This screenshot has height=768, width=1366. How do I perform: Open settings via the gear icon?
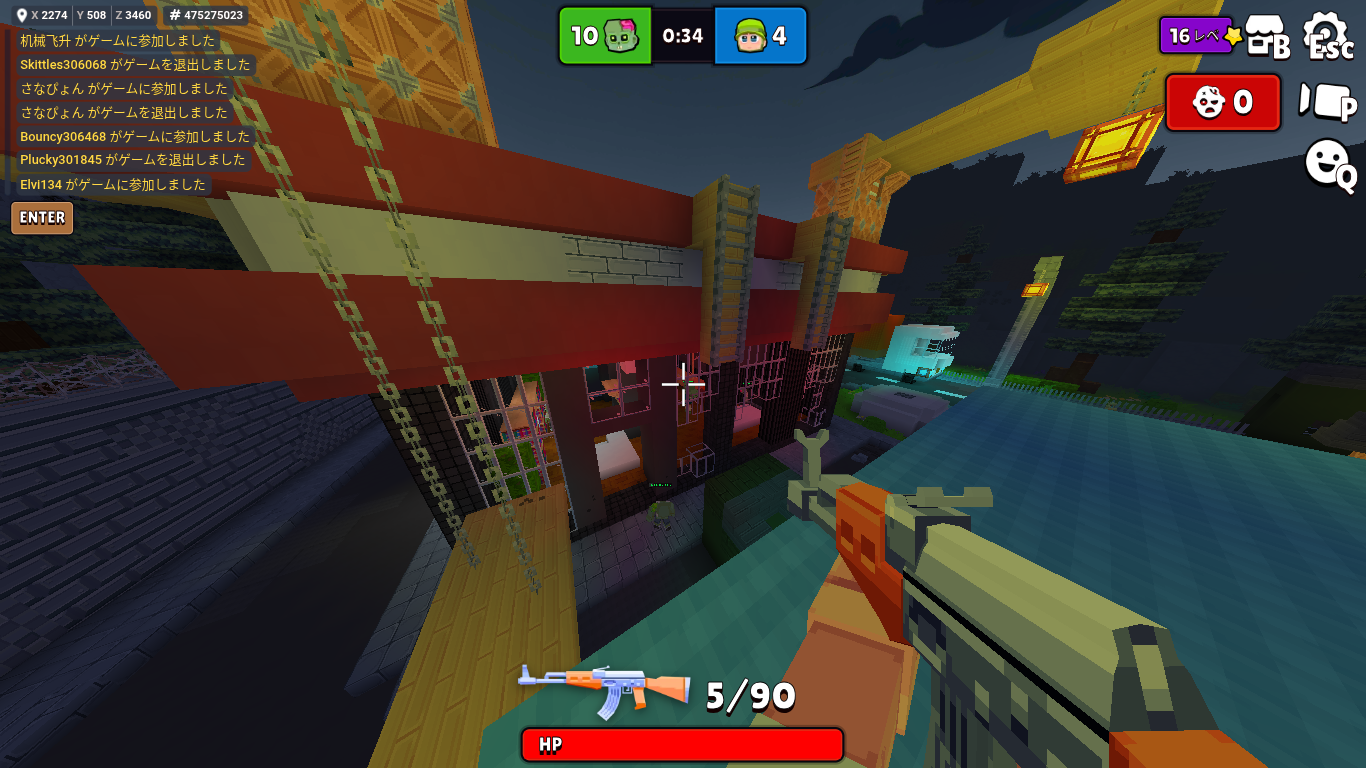point(1327,35)
